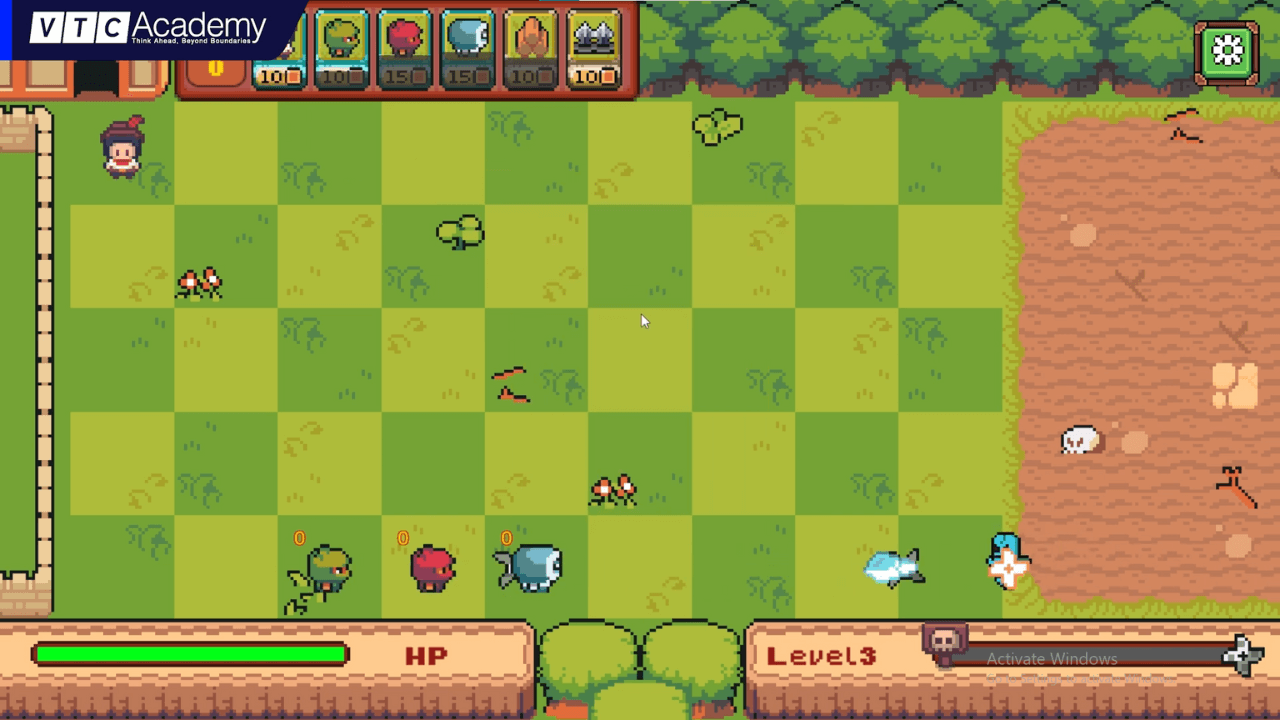Open the settings gear in the top-right corner
The height and width of the screenshot is (720, 1280).
pos(1228,50)
